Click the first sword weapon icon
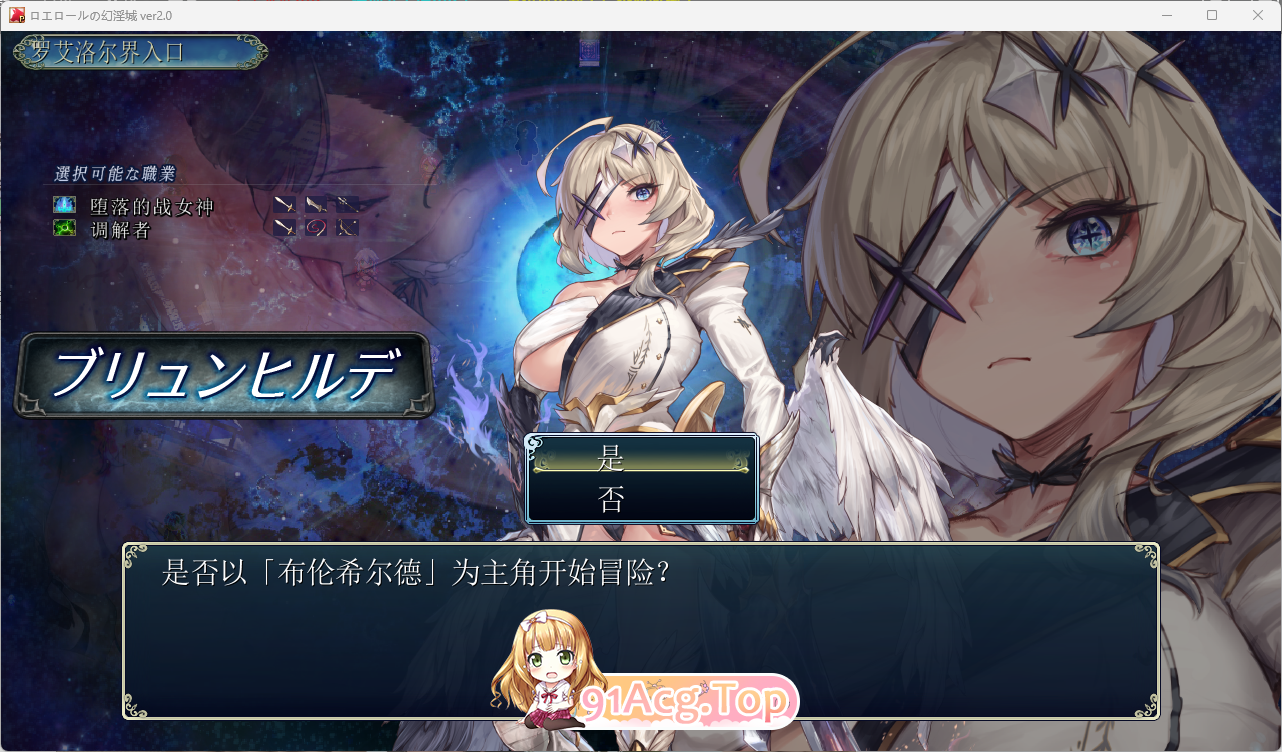Viewport: 1282px width, 752px height. [285, 204]
